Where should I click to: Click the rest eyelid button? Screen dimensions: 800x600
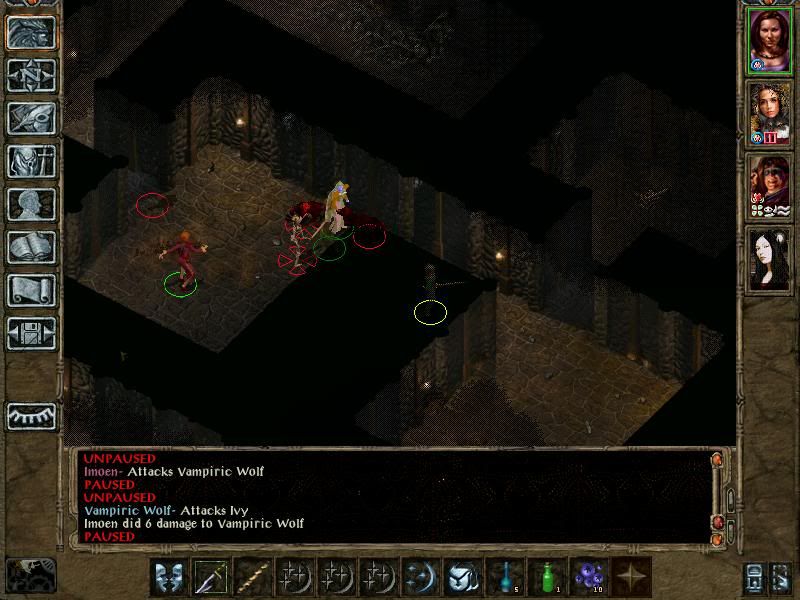tap(31, 415)
